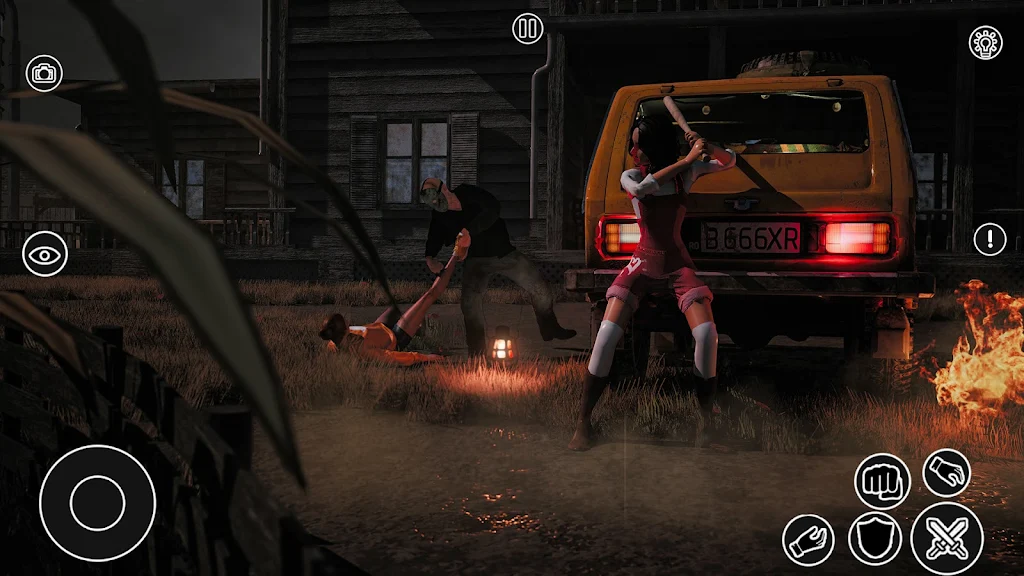Image resolution: width=1024 pixels, height=576 pixels.
Task: Pause the game
Action: (x=527, y=28)
